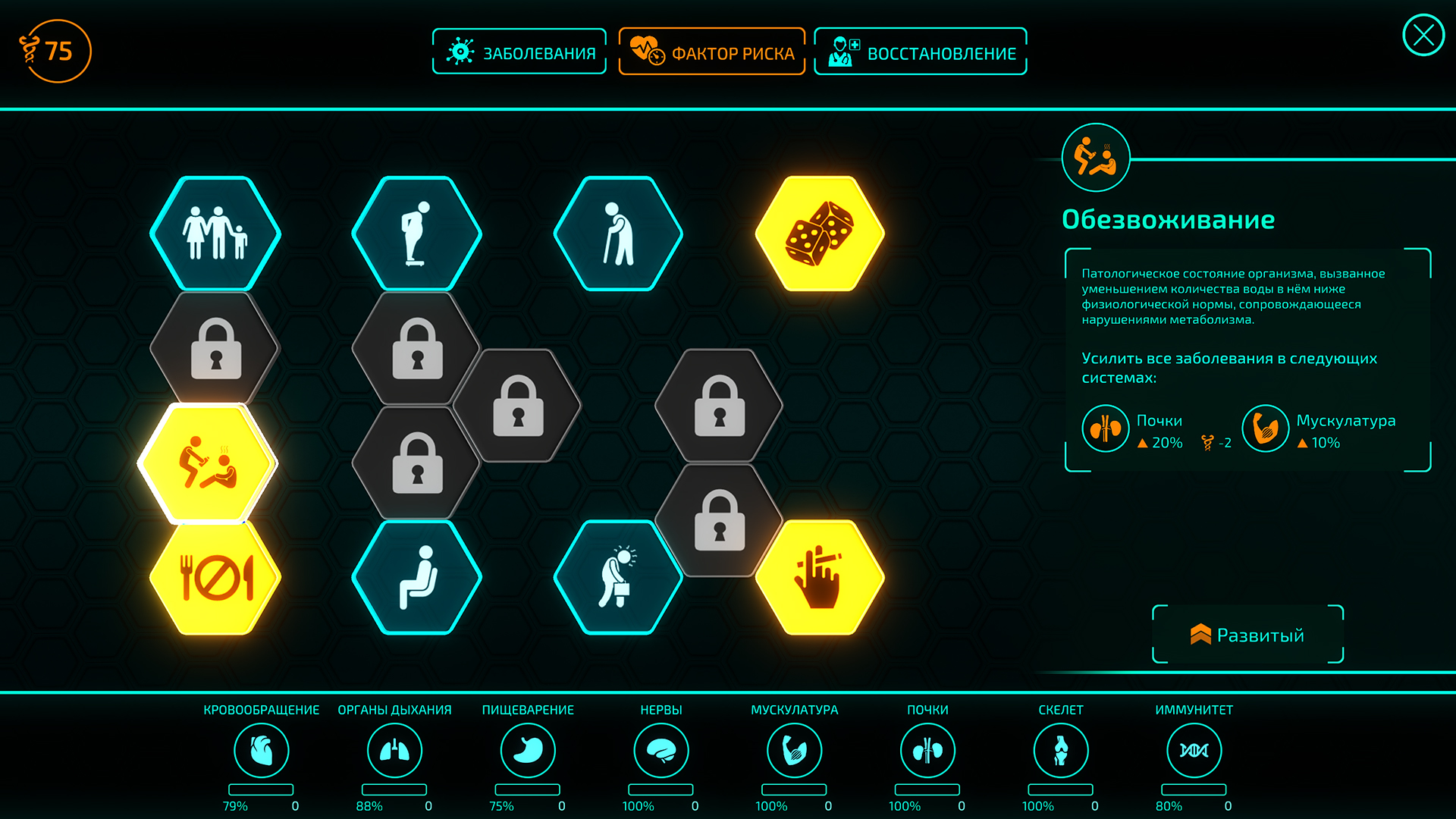Select the Почки kidneys icon in side panel

[x=1105, y=428]
